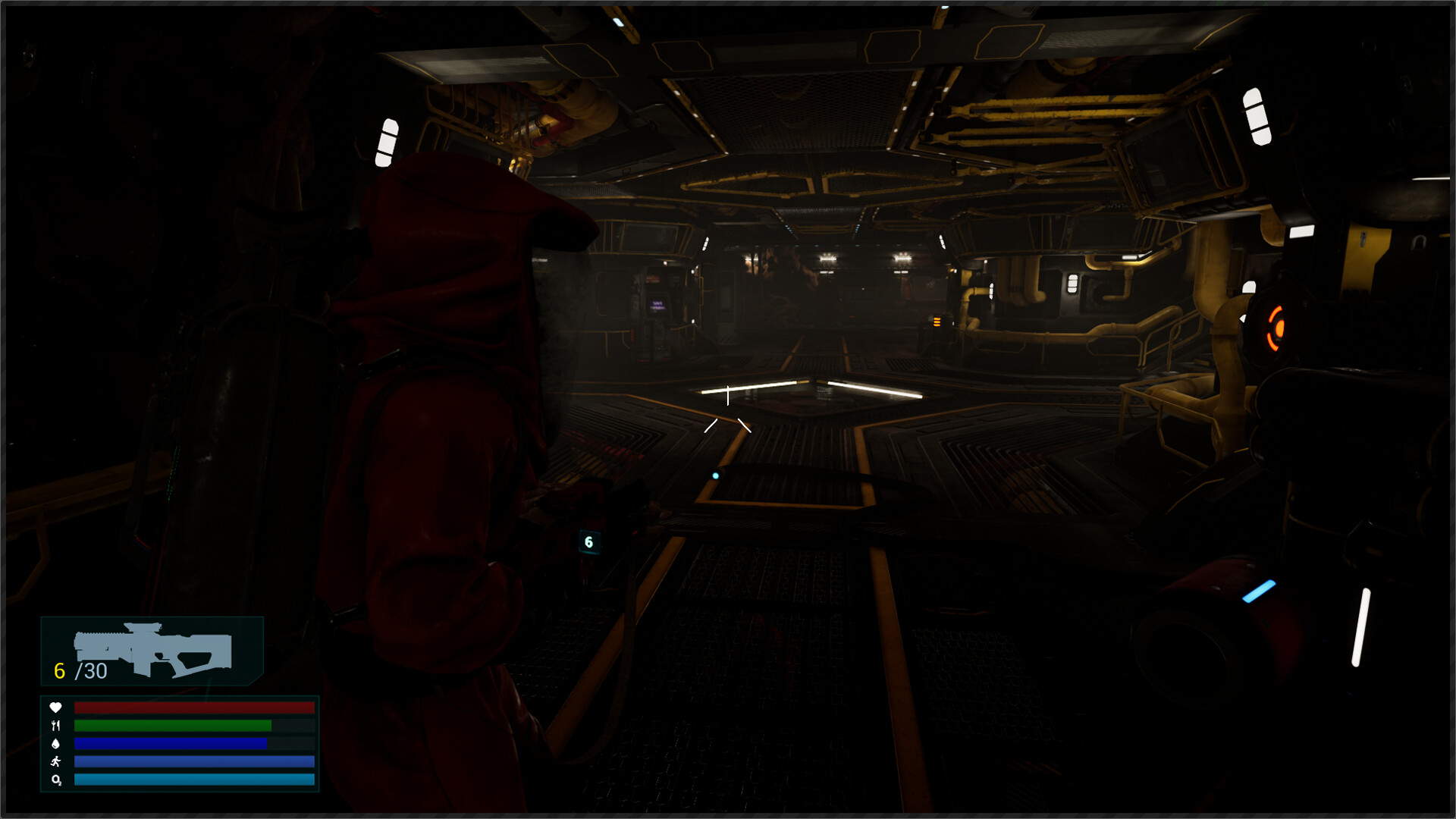Viewport: 1456px width, 819px height.
Task: Click the purple terminal screen down the corridor
Action: 657,306
